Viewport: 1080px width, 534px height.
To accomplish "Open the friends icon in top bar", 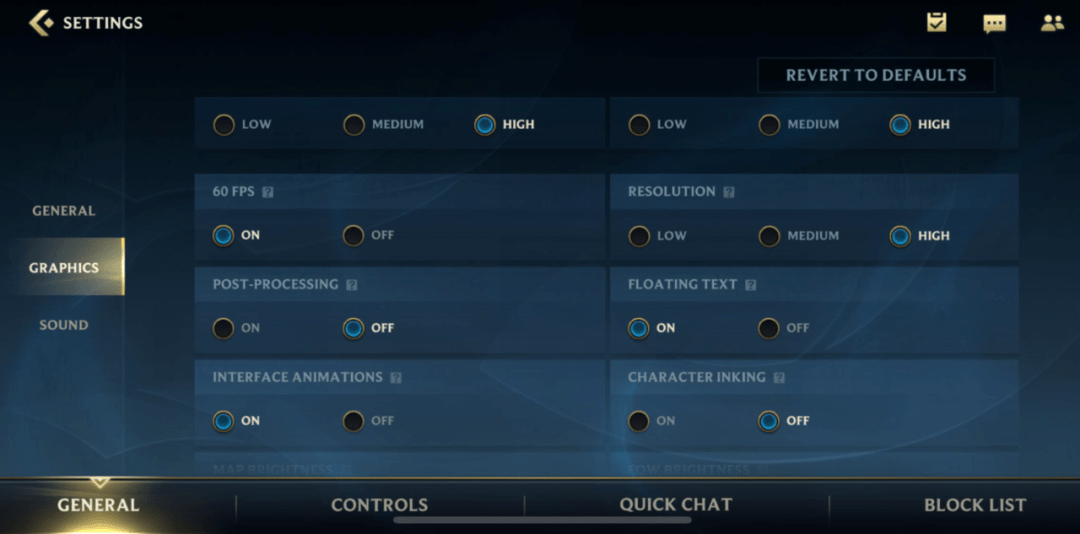I will pos(1052,22).
